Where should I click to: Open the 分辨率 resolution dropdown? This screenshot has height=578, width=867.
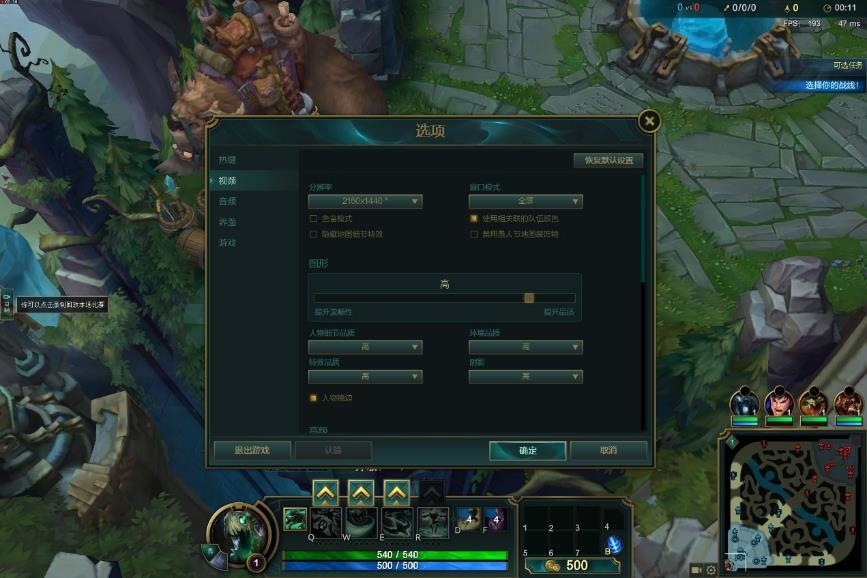coord(365,202)
